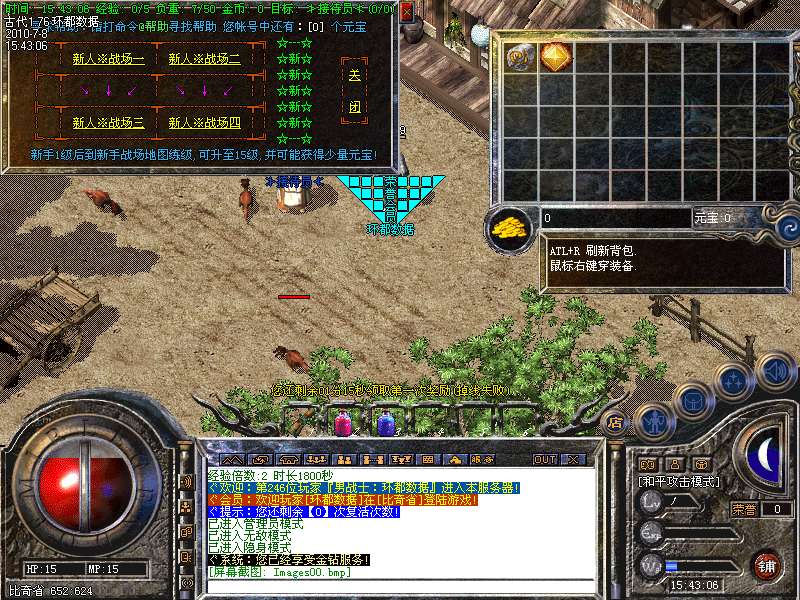
Task: Choose the 新人※战场二 battlefield link
Action: (204, 59)
